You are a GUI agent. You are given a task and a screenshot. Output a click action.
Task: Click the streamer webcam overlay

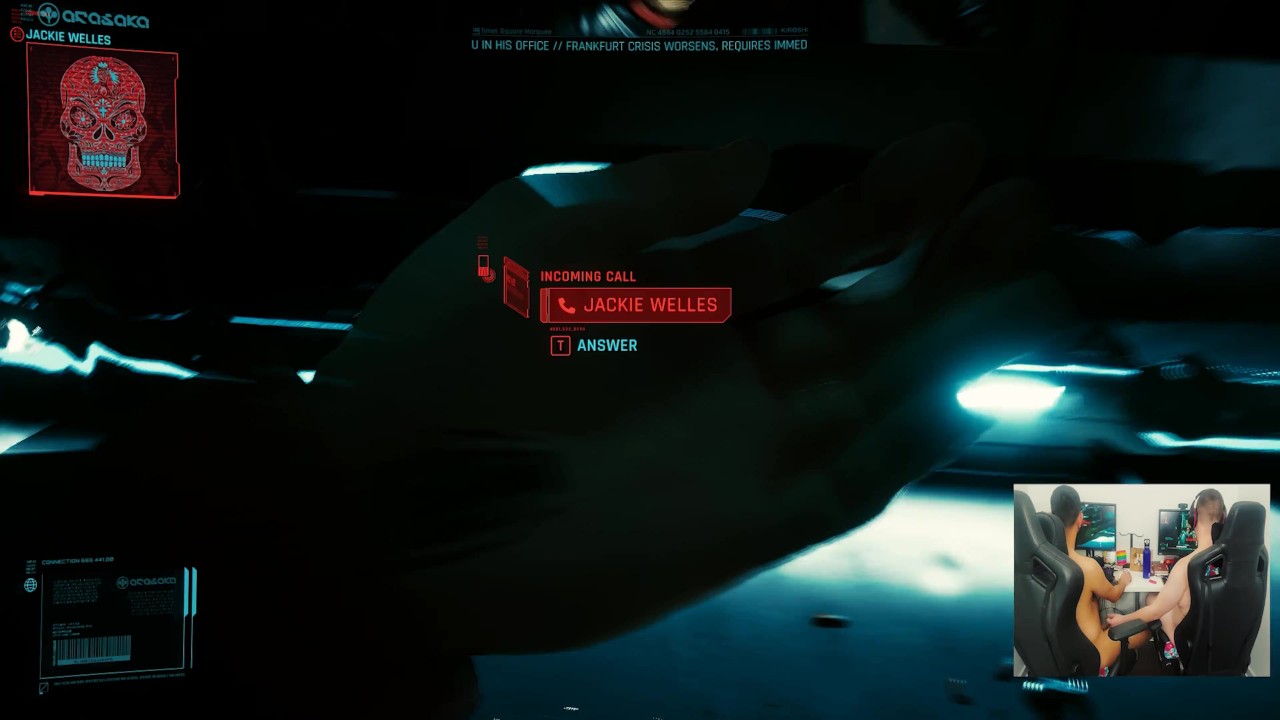[x=1141, y=580]
